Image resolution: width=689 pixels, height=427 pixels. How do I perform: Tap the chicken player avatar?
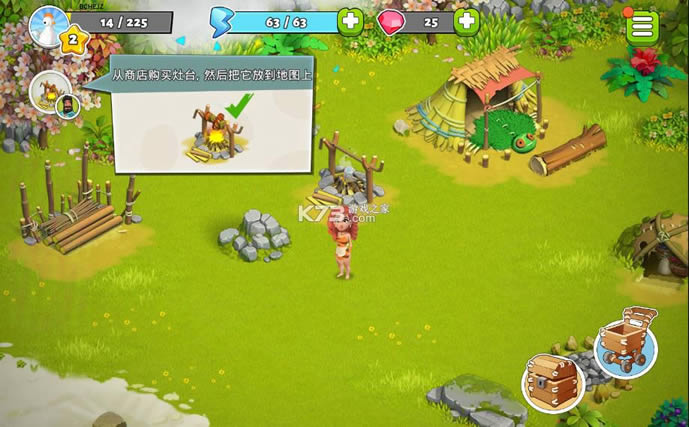(48, 24)
